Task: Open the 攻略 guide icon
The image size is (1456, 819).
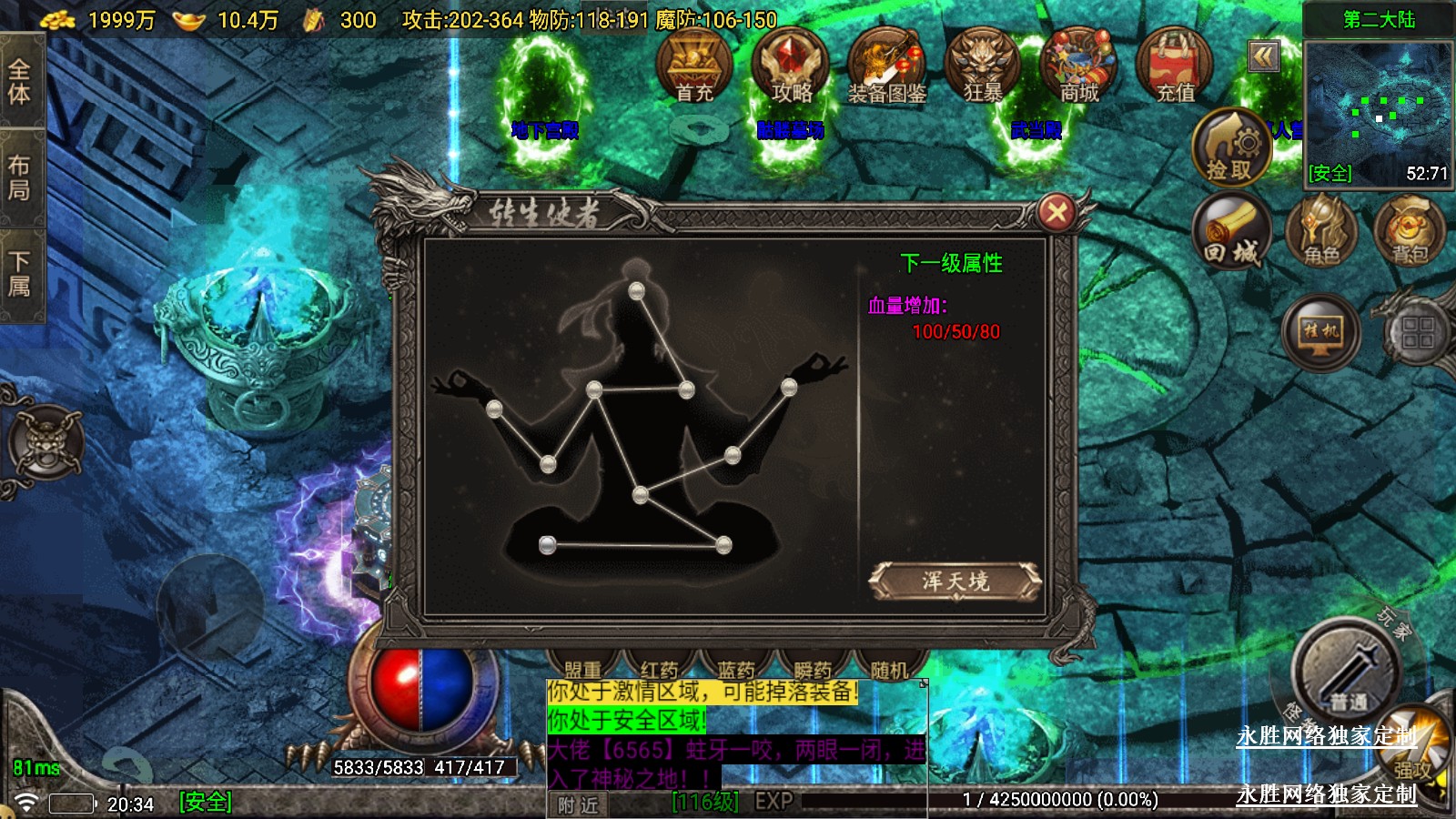Action: click(x=791, y=66)
